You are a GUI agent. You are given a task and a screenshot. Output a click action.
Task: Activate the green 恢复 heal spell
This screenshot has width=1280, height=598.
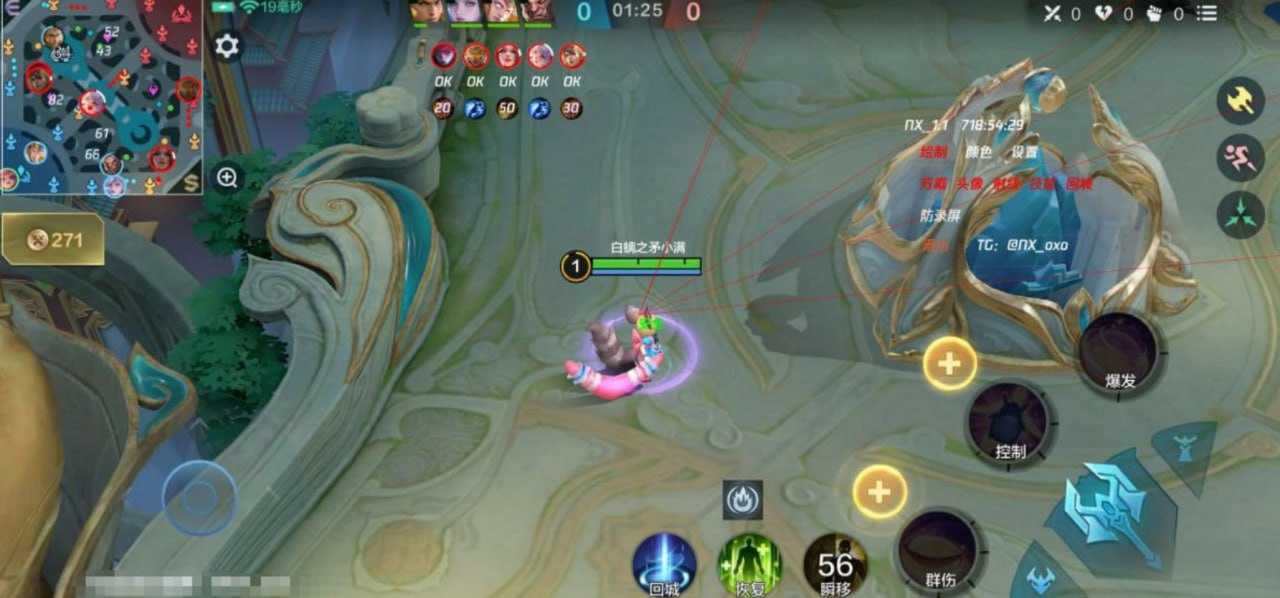pyautogui.click(x=749, y=564)
